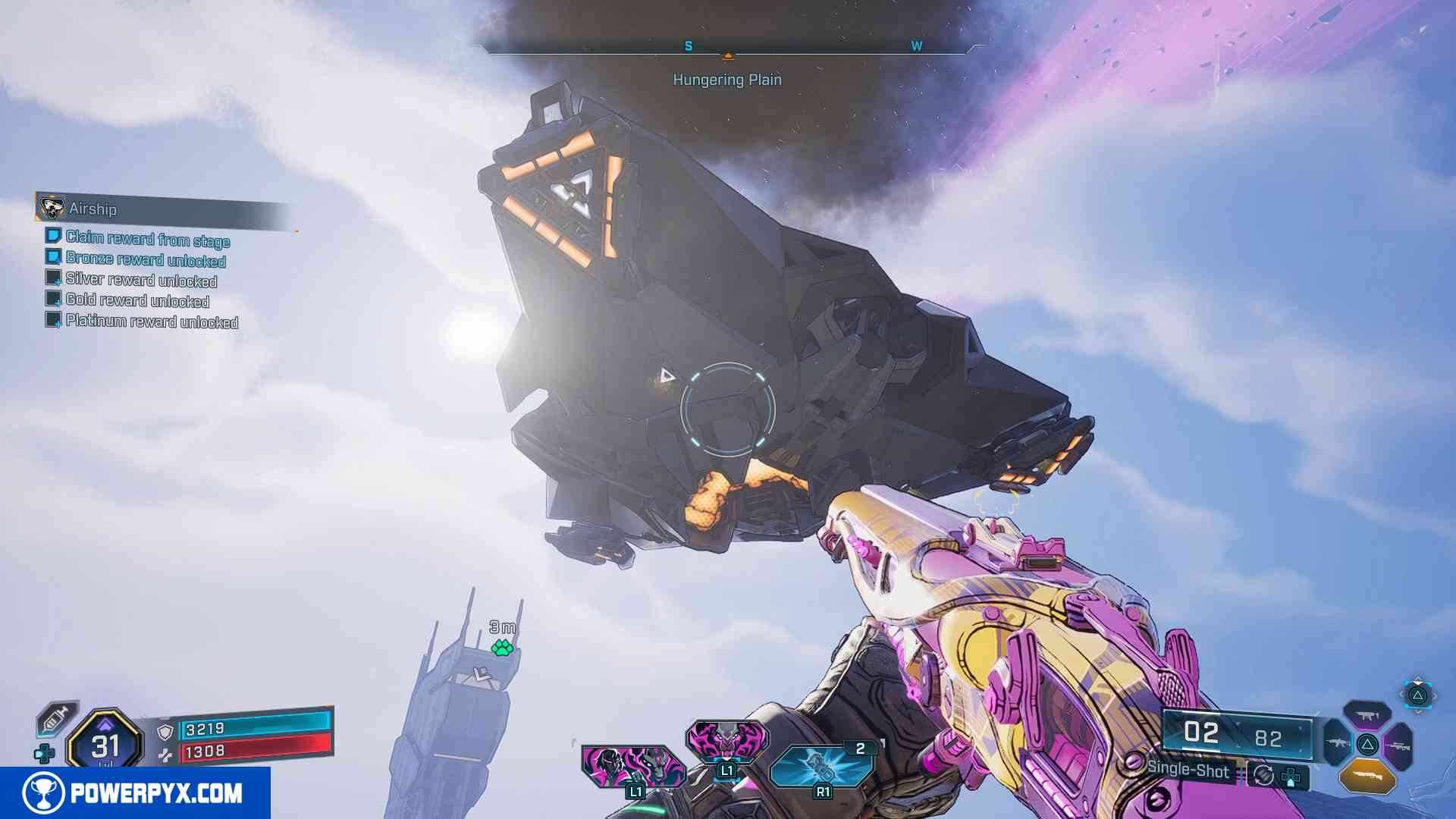Toggle the Single-Shot fire mode icon

pyautogui.click(x=1263, y=775)
